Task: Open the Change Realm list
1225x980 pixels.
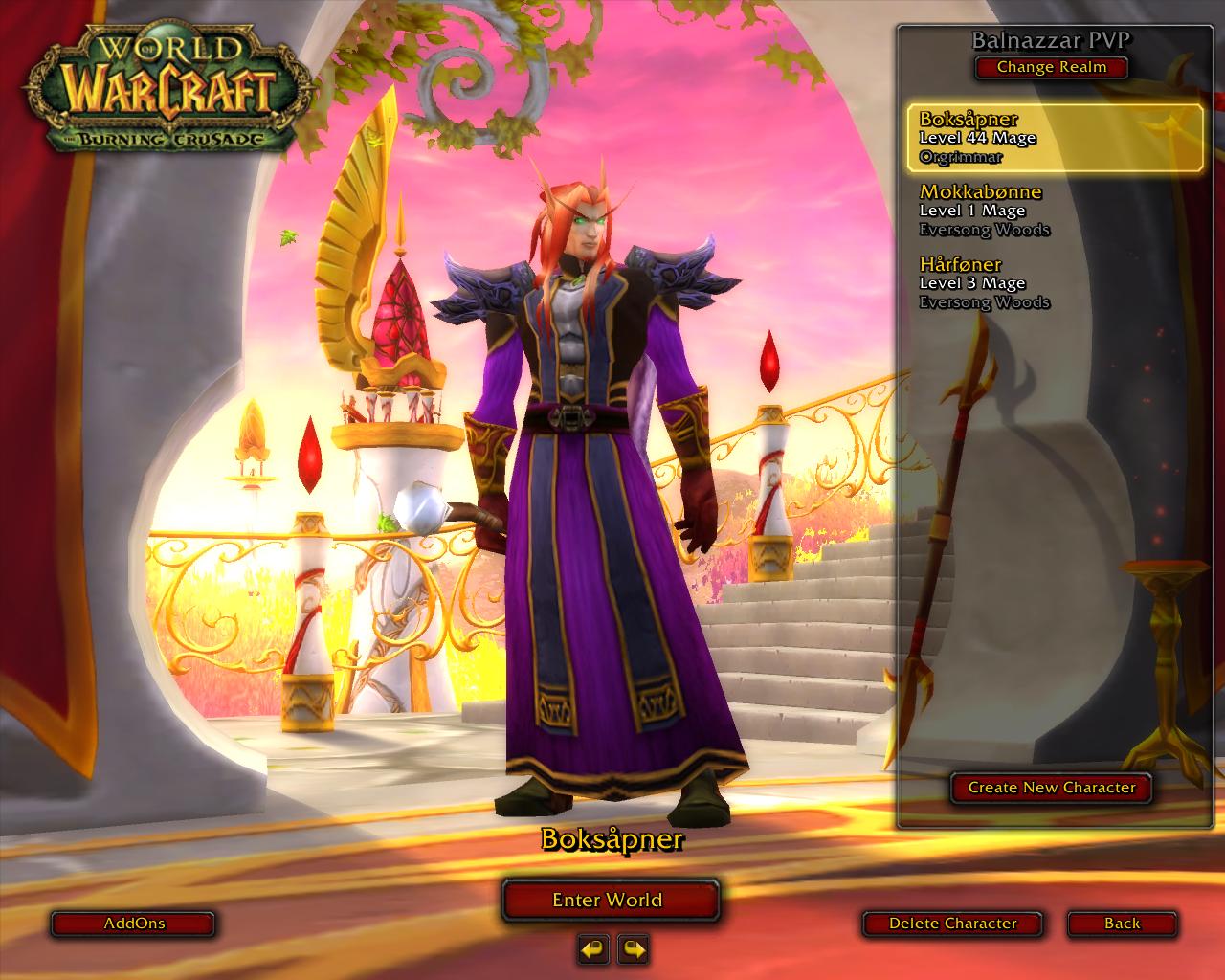Action: 1051,67
